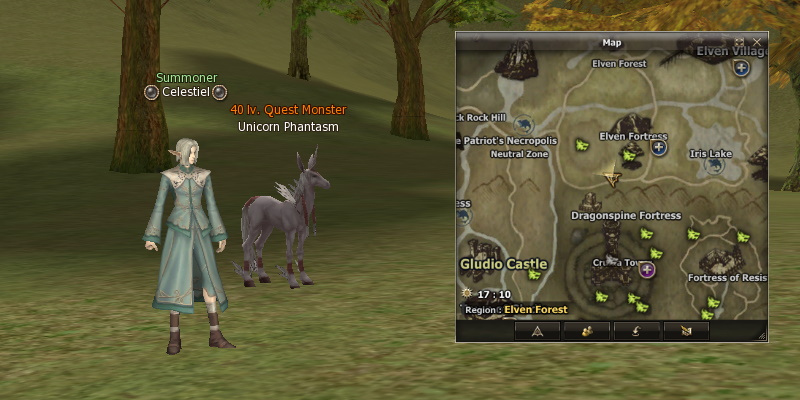
Task: Close the Map window
Action: point(758,42)
